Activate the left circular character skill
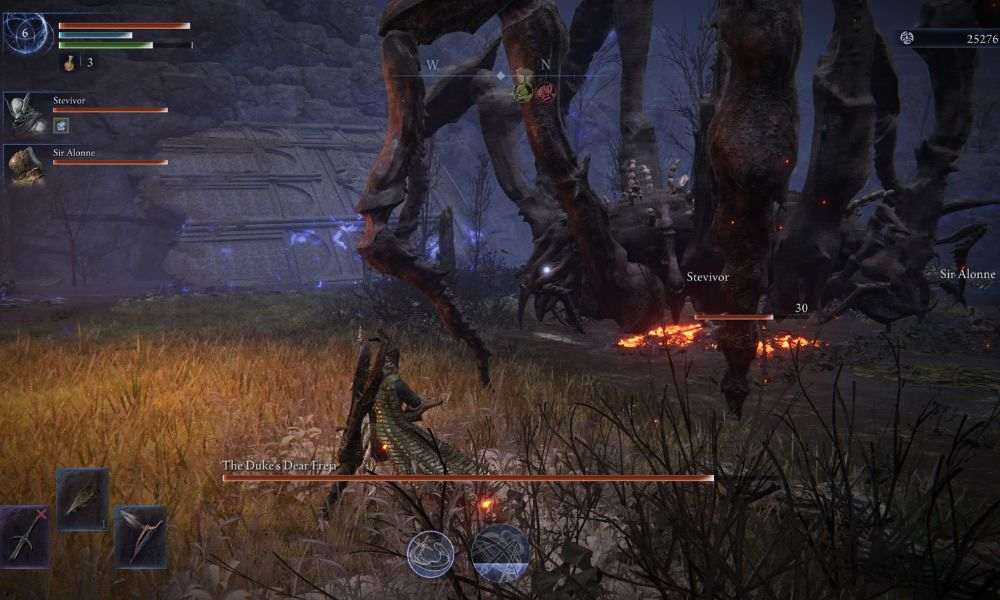Image resolution: width=1000 pixels, height=600 pixels. (x=430, y=553)
